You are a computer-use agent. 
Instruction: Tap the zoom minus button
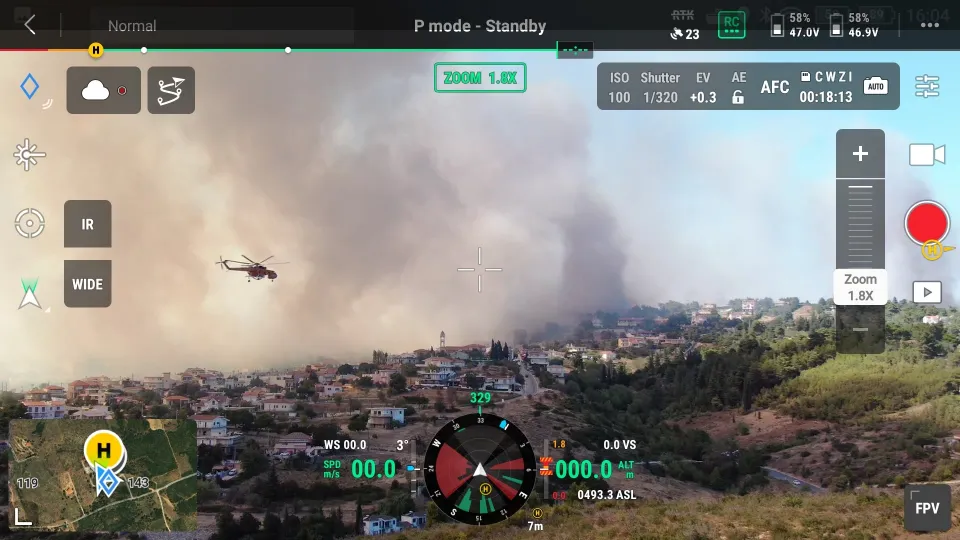point(860,330)
